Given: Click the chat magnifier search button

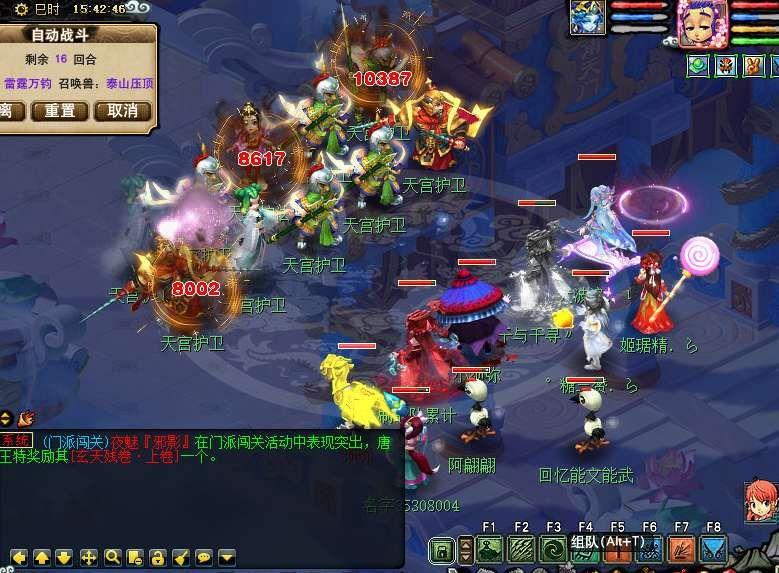Looking at the screenshot, I should (112, 557).
